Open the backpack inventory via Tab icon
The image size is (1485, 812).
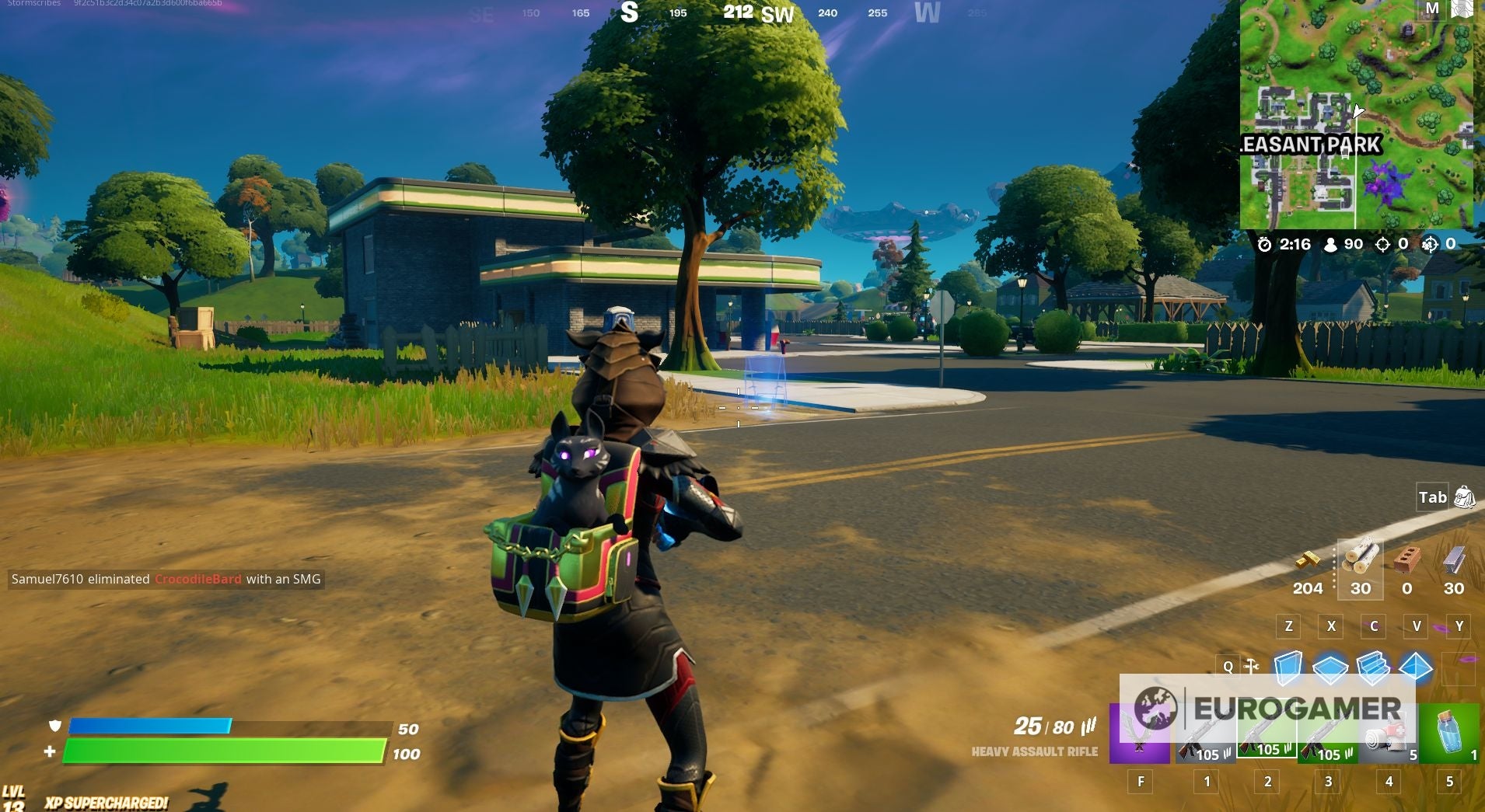[x=1465, y=498]
